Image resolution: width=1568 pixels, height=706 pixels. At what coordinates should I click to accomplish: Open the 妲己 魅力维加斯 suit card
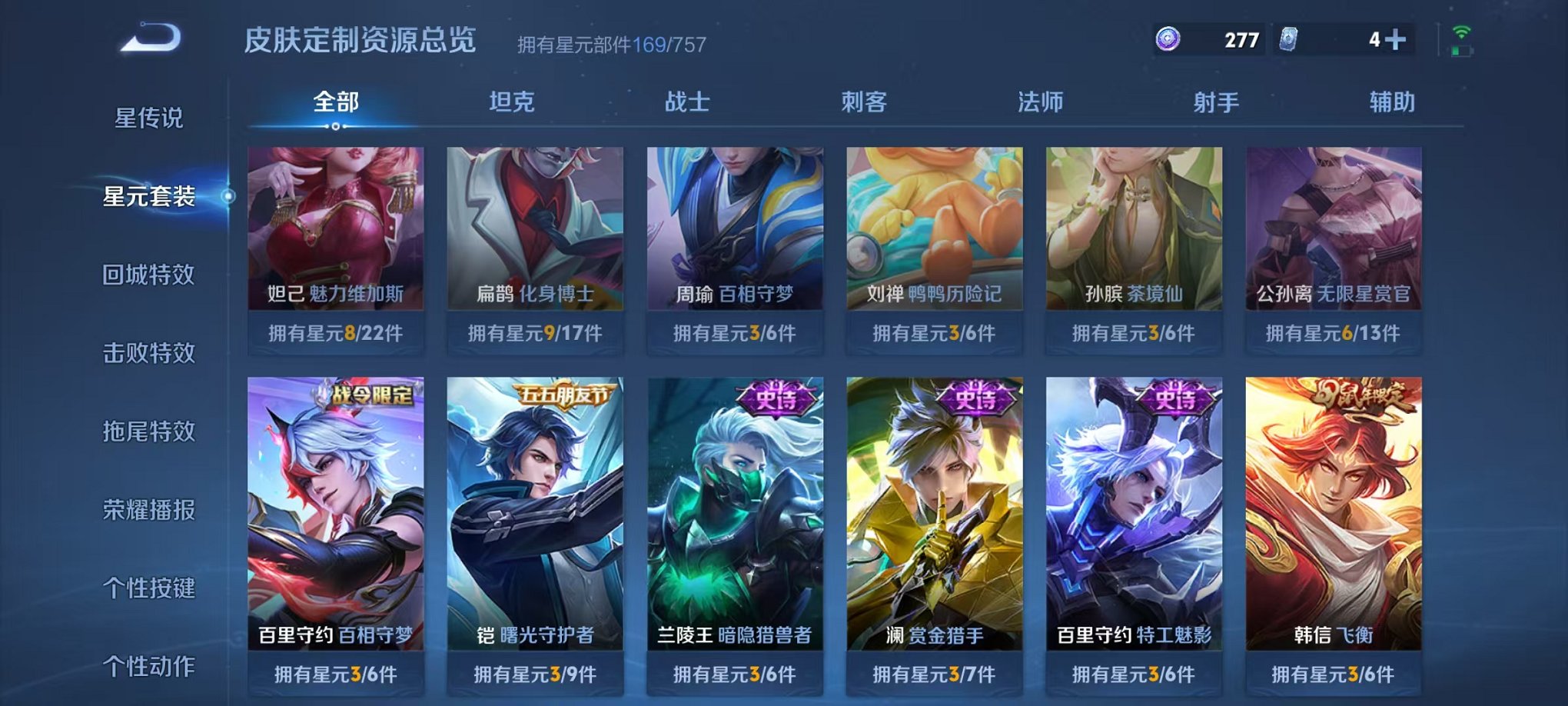(x=335, y=238)
